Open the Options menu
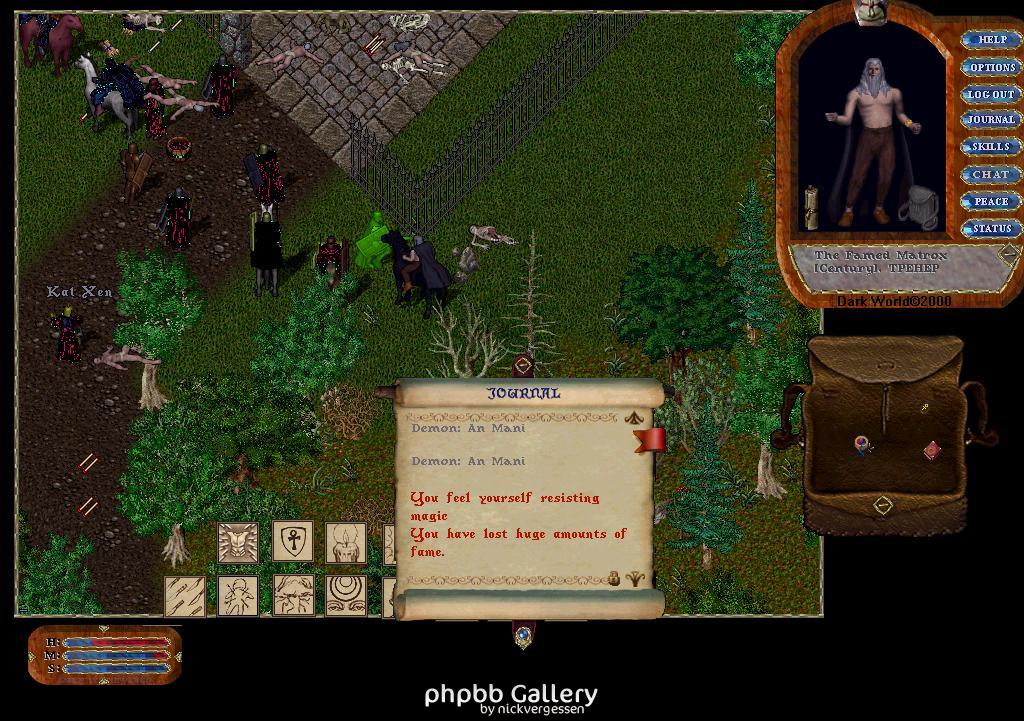This screenshot has height=721, width=1024. point(991,67)
